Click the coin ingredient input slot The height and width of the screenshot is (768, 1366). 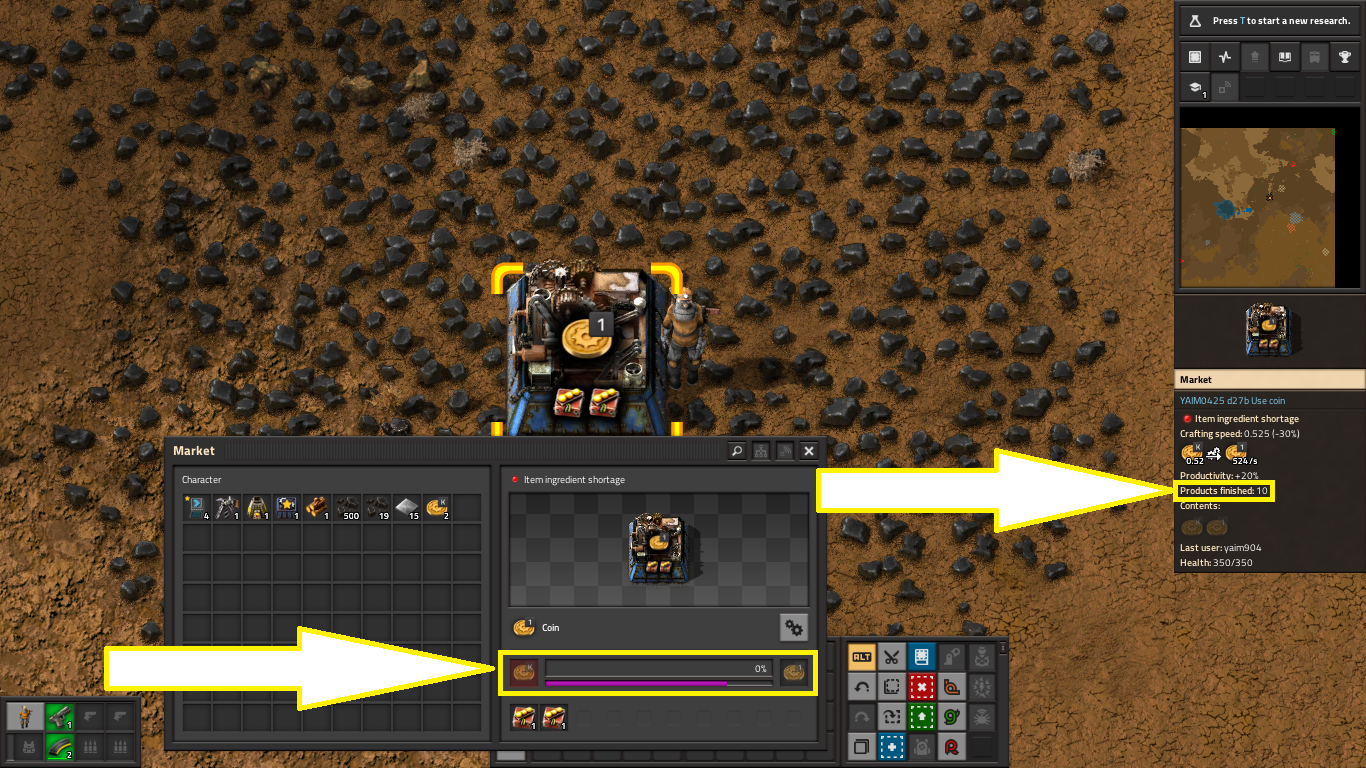pos(524,673)
